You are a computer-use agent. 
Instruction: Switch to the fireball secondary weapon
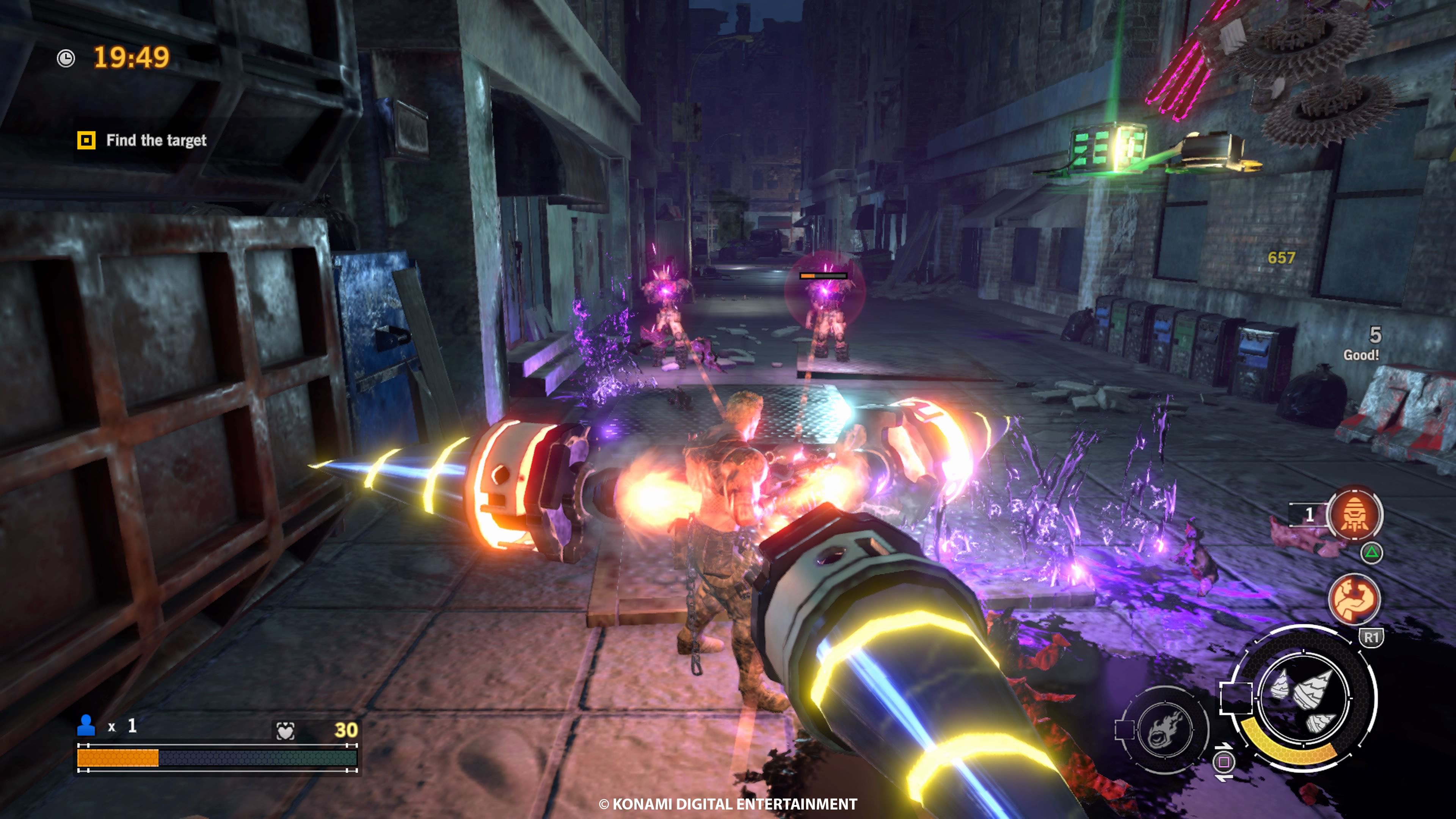click(x=1164, y=729)
